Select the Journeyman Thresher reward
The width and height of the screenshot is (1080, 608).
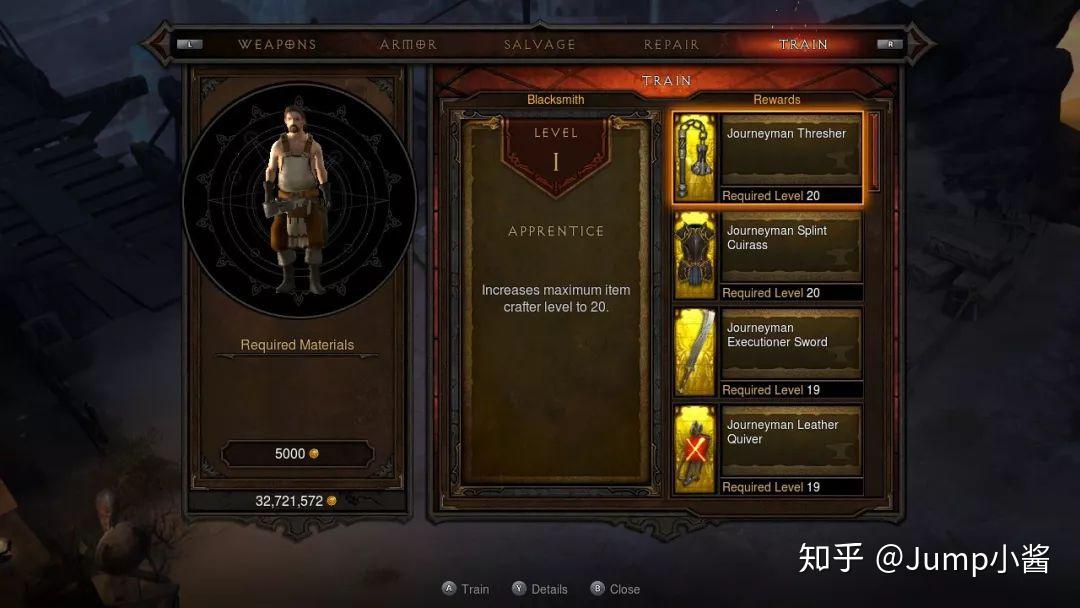click(x=767, y=157)
